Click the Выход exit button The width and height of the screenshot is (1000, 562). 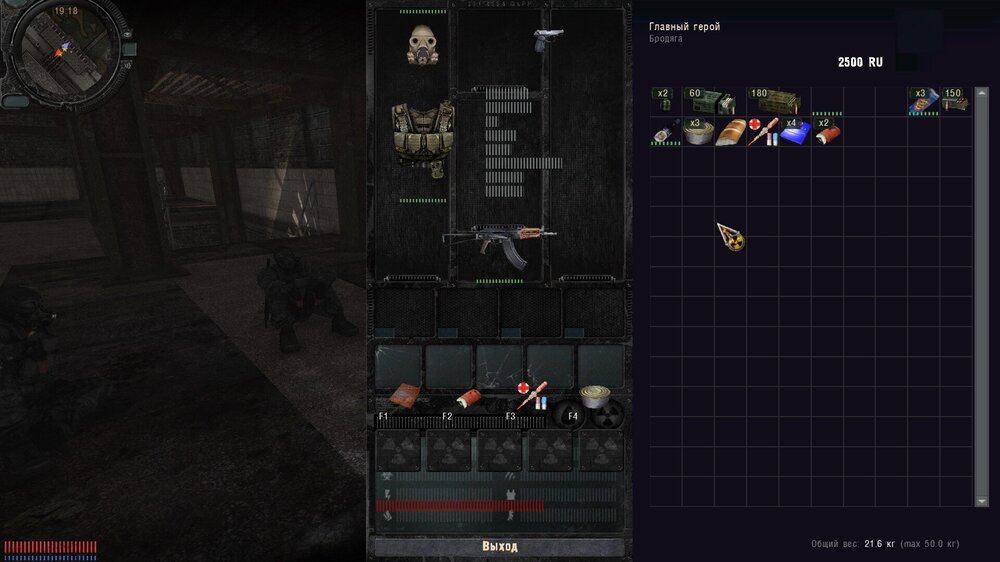499,547
